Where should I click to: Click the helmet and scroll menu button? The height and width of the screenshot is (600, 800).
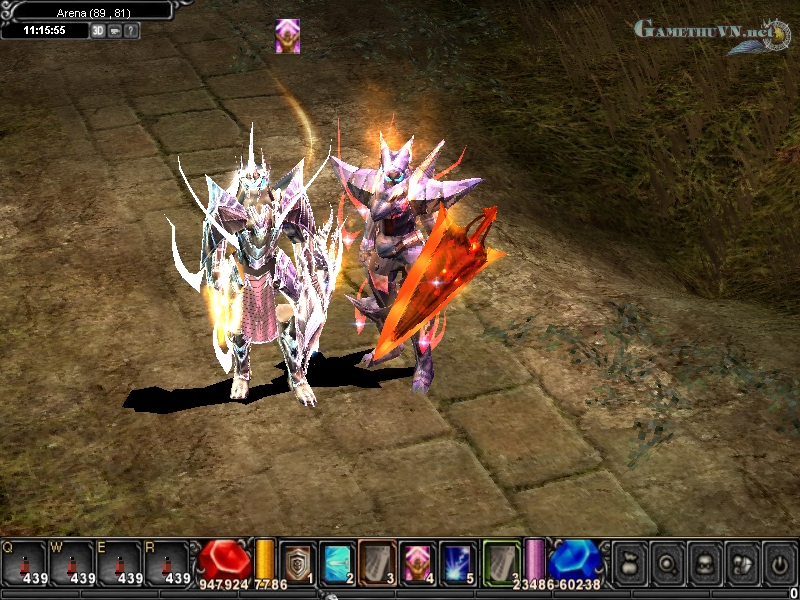point(742,562)
